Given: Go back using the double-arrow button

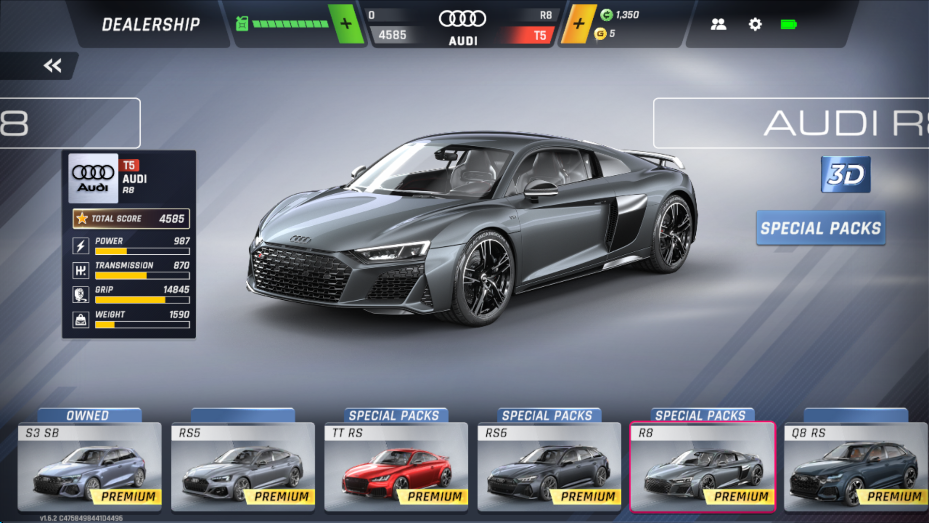Looking at the screenshot, I should (52, 66).
